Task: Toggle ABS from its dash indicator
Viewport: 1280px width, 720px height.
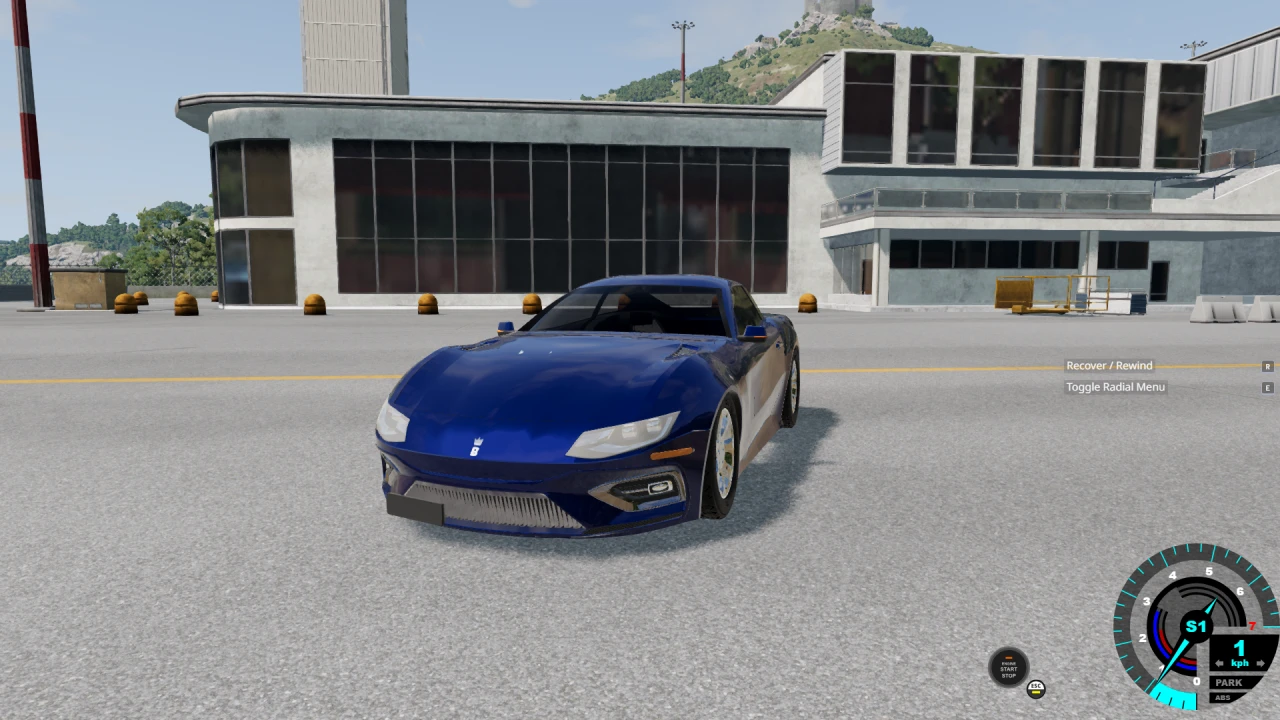Action: tap(1224, 697)
